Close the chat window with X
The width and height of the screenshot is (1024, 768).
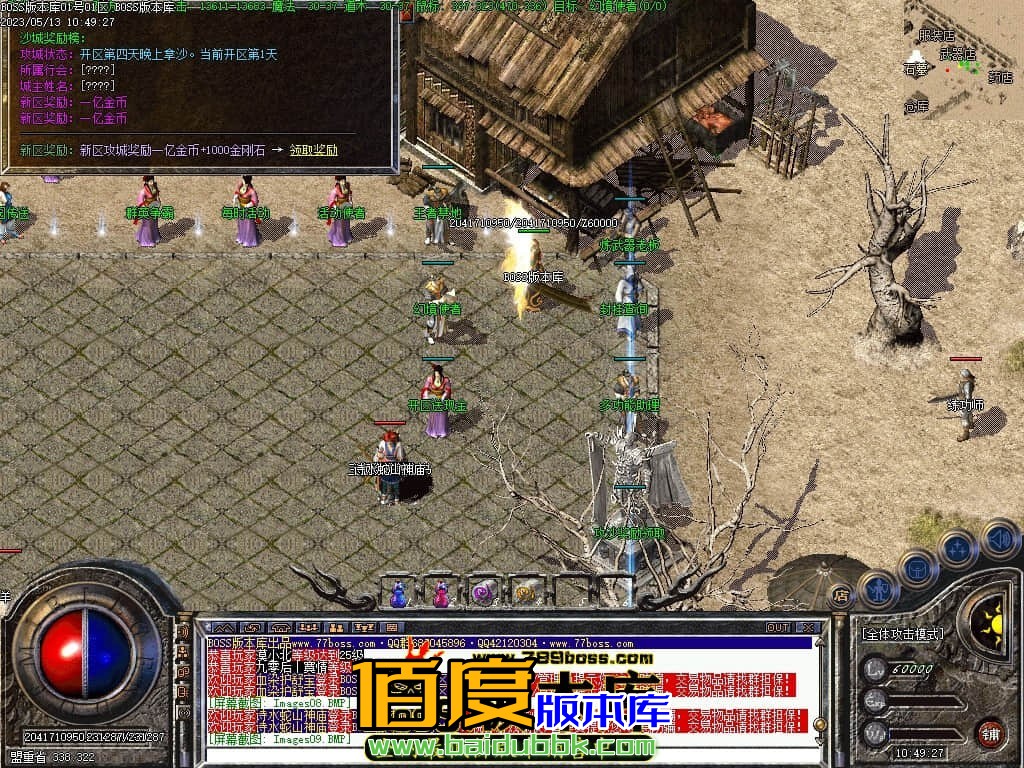click(807, 627)
